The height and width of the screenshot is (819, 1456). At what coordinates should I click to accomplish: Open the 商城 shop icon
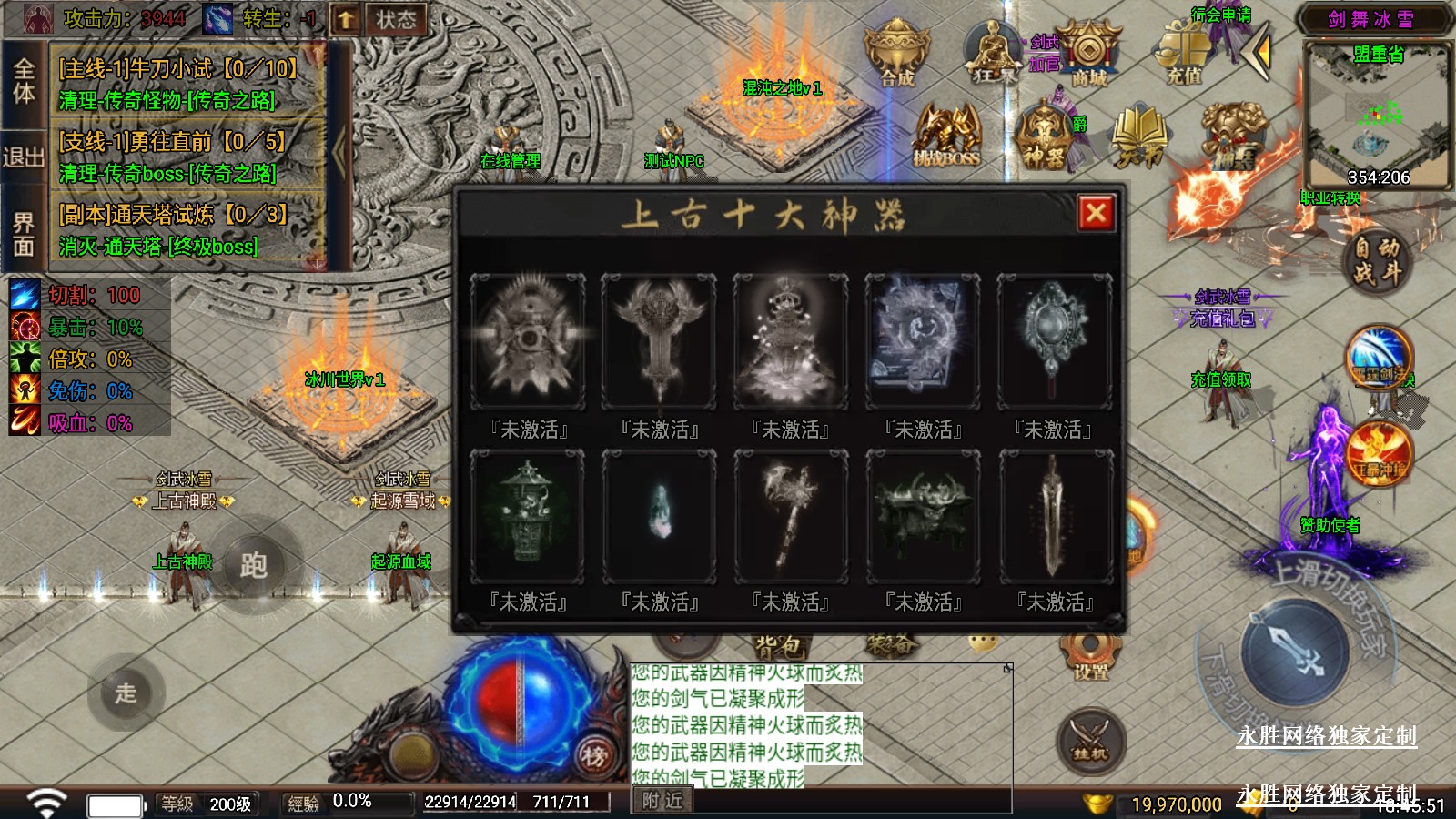(1087, 53)
